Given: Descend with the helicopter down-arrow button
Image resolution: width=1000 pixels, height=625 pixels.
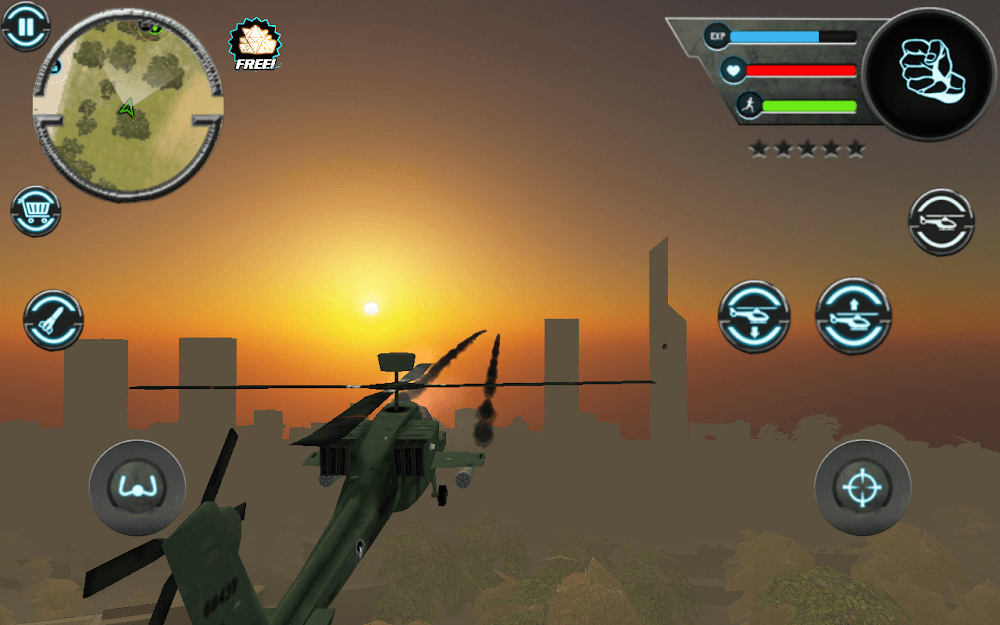Looking at the screenshot, I should [754, 316].
